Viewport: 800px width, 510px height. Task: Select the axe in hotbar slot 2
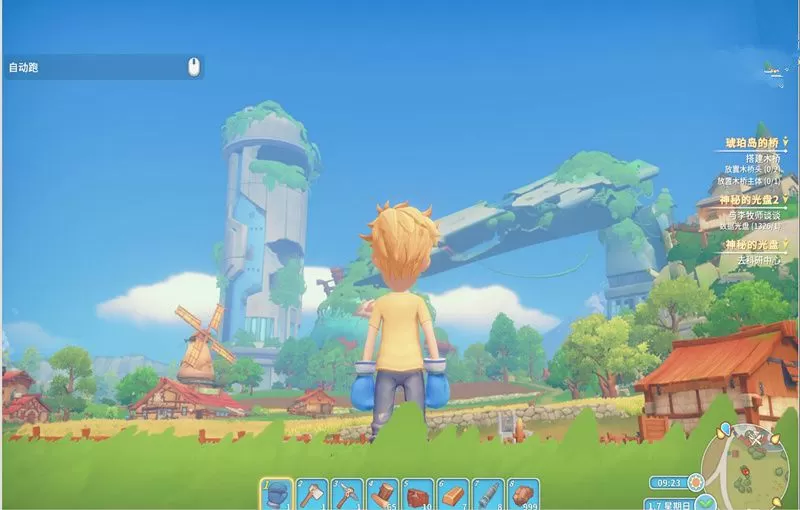coord(312,494)
